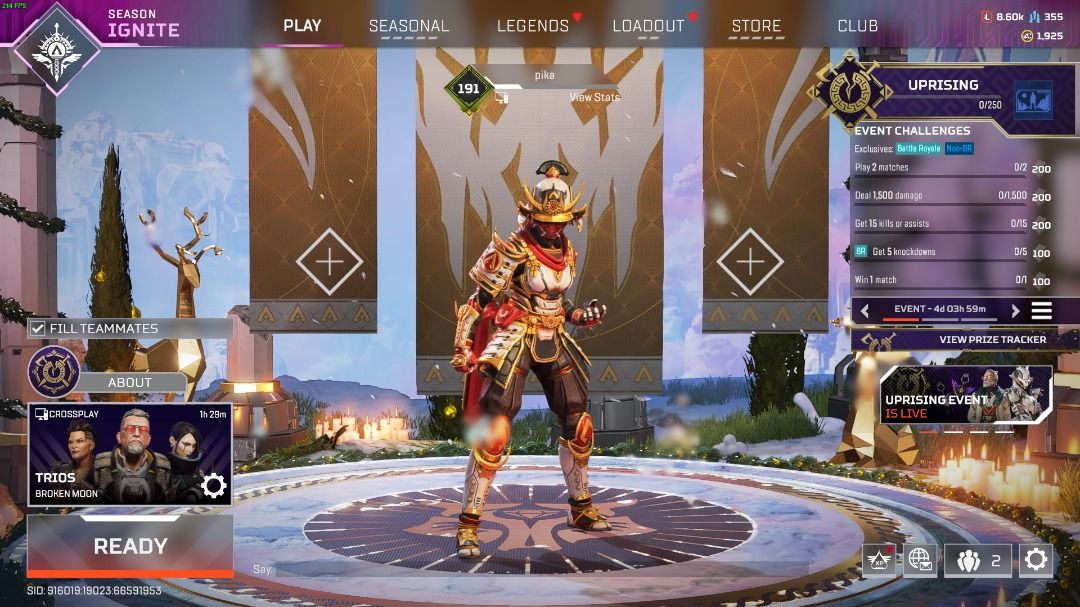Viewport: 1080px width, 607px height.
Task: Open the Loadout tab
Action: click(648, 26)
